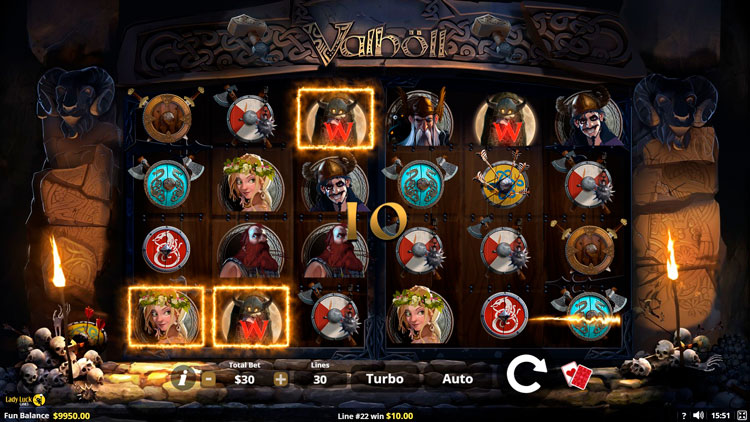Spin the reels with the circular arrow

(x=525, y=374)
